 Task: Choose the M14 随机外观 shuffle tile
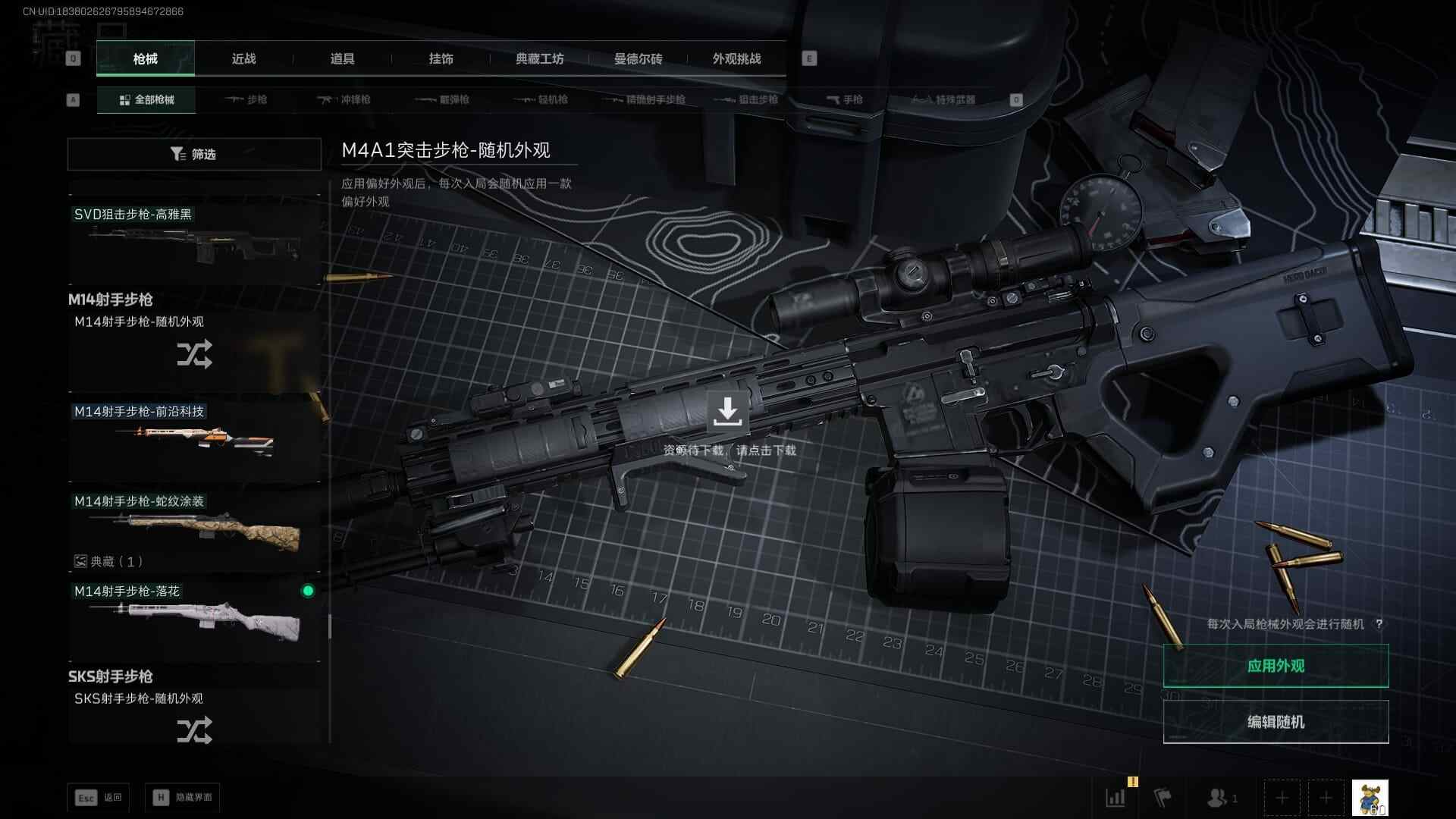194,350
